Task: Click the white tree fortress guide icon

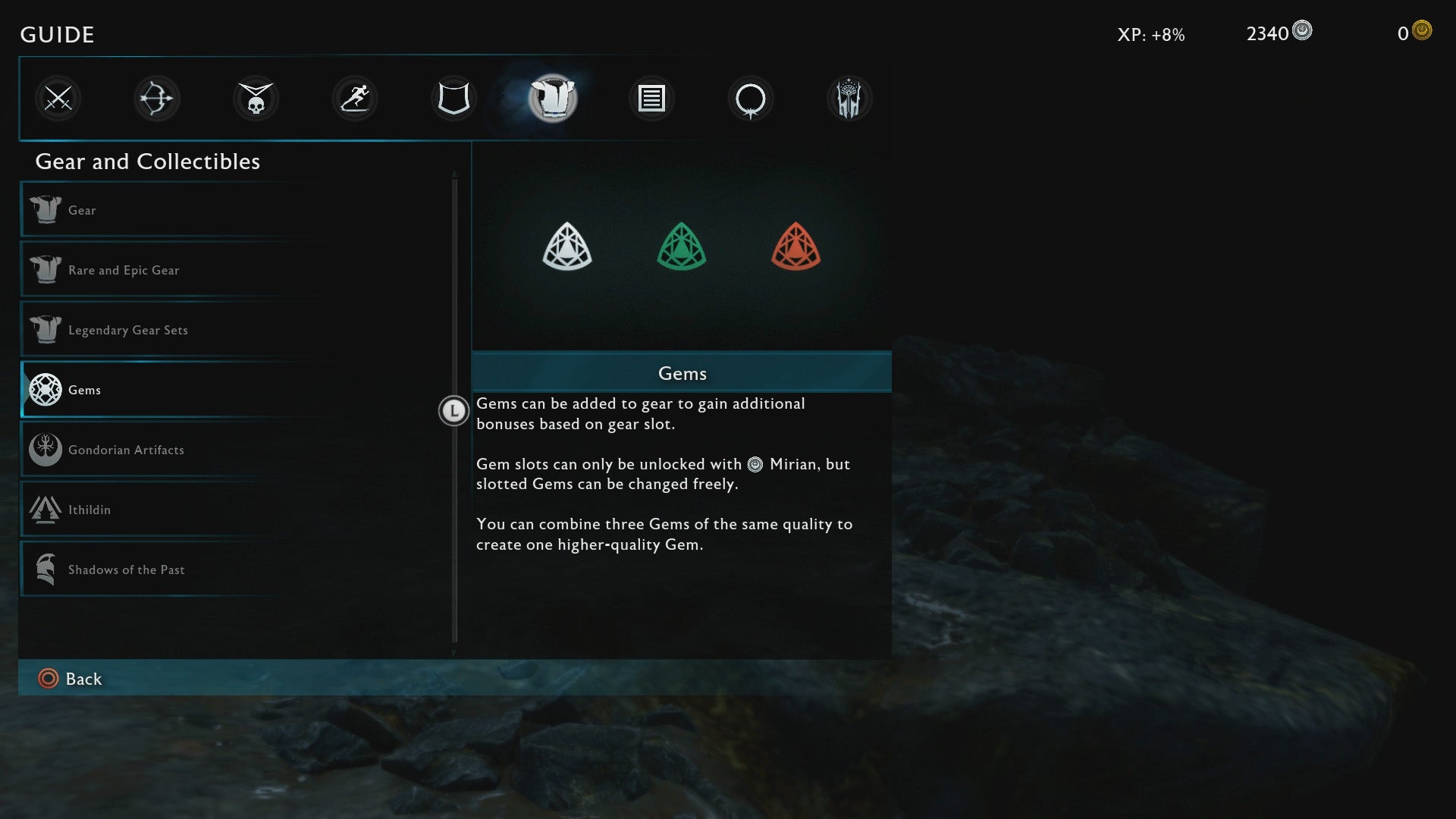Action: click(x=849, y=98)
